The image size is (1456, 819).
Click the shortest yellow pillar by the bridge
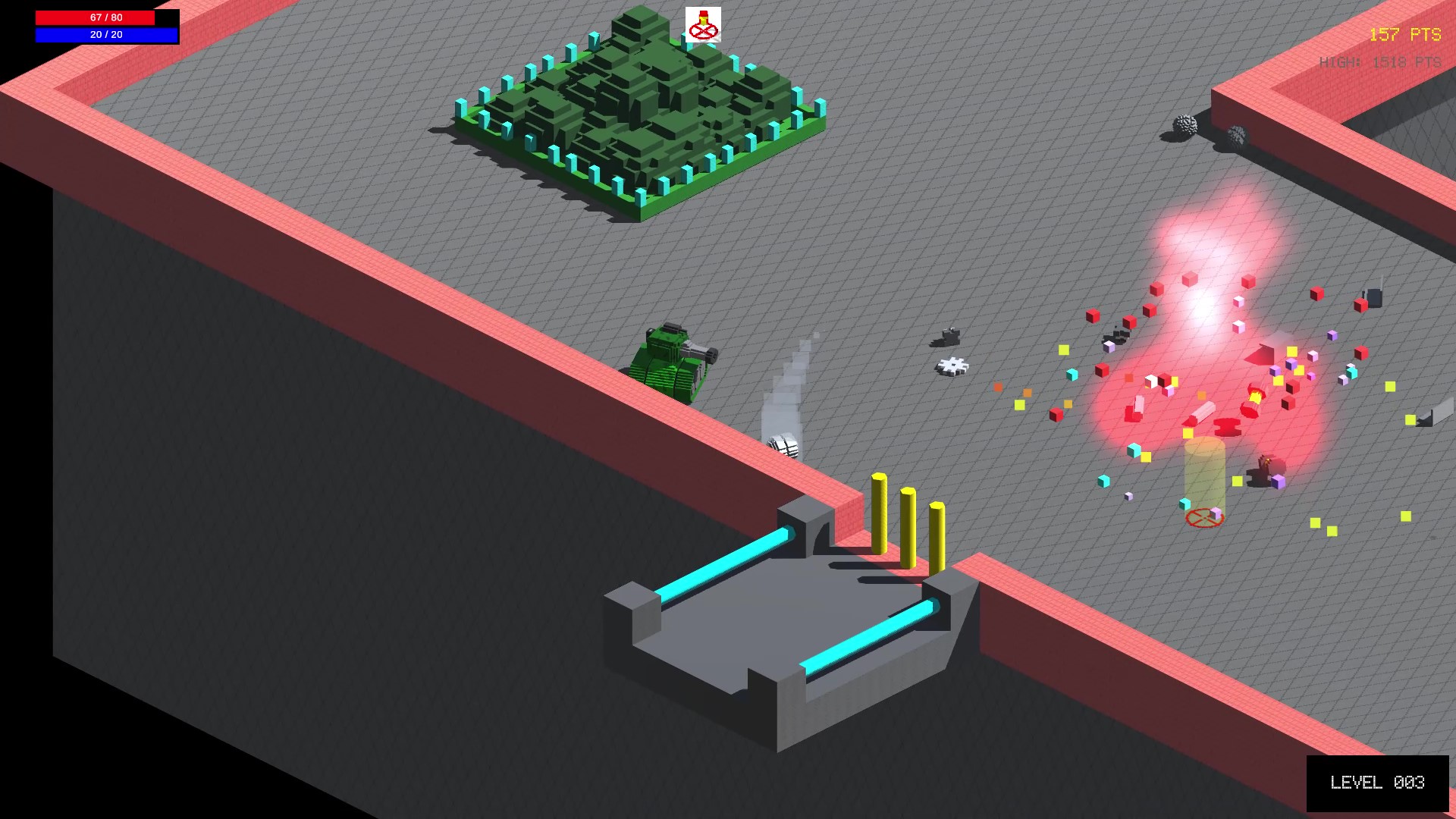(x=937, y=538)
